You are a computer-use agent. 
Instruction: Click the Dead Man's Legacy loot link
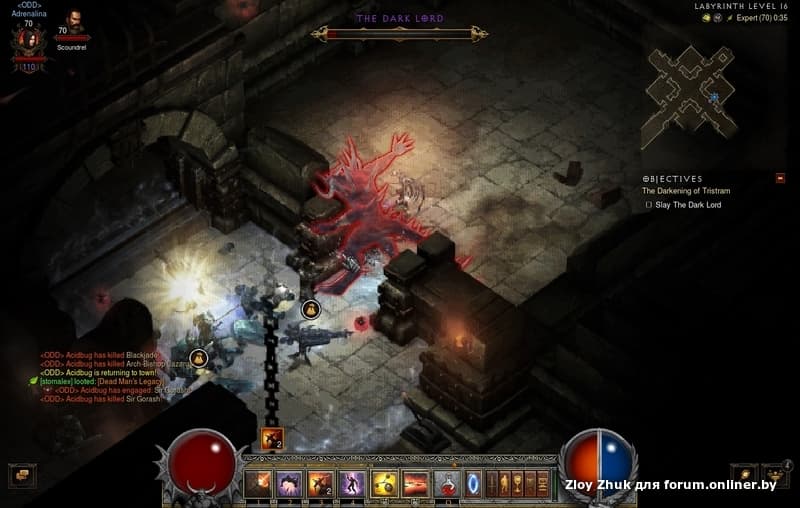point(131,381)
